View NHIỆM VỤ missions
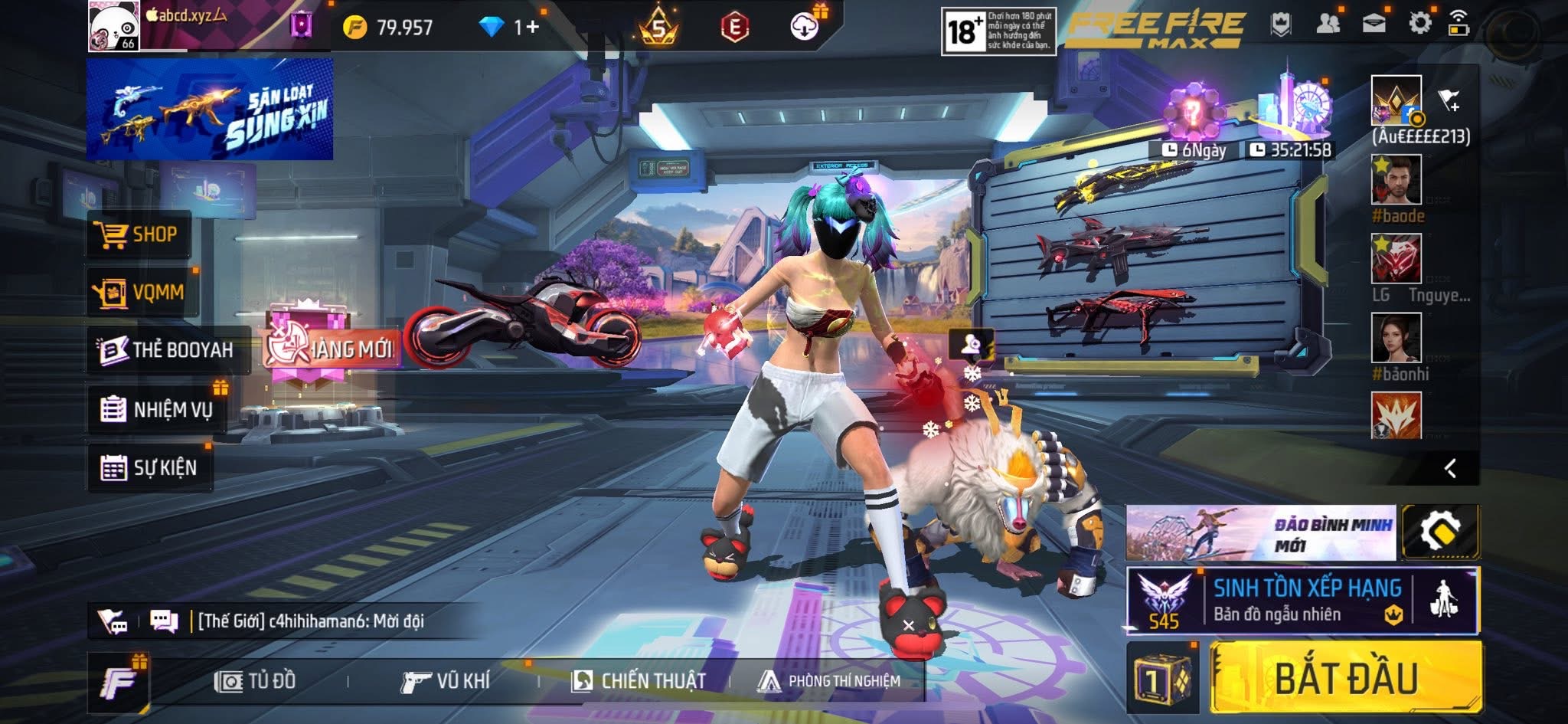 157,410
